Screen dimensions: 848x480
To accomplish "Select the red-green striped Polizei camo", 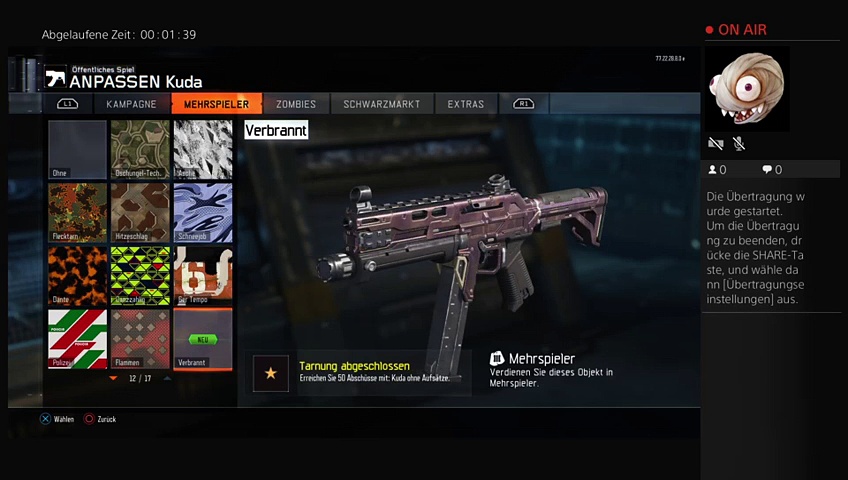I will [x=77, y=338].
